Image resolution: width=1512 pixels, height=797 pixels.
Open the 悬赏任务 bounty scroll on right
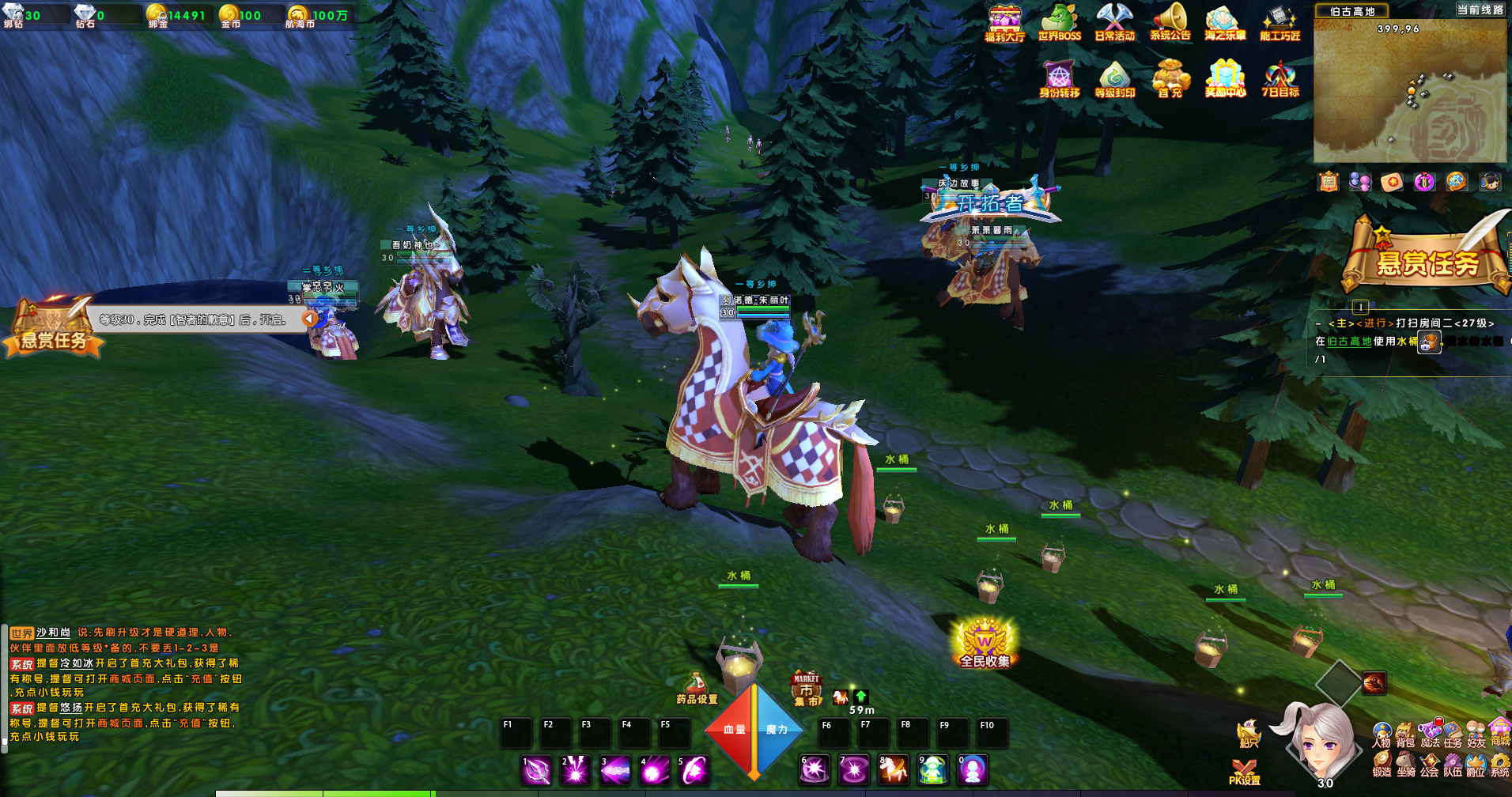pos(1427,257)
